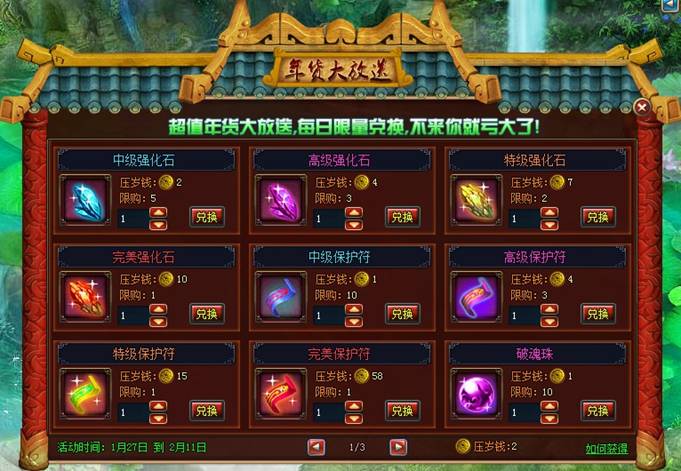The height and width of the screenshot is (471, 681).
Task: Redeem the 高级保护符 item
Action: (x=597, y=314)
